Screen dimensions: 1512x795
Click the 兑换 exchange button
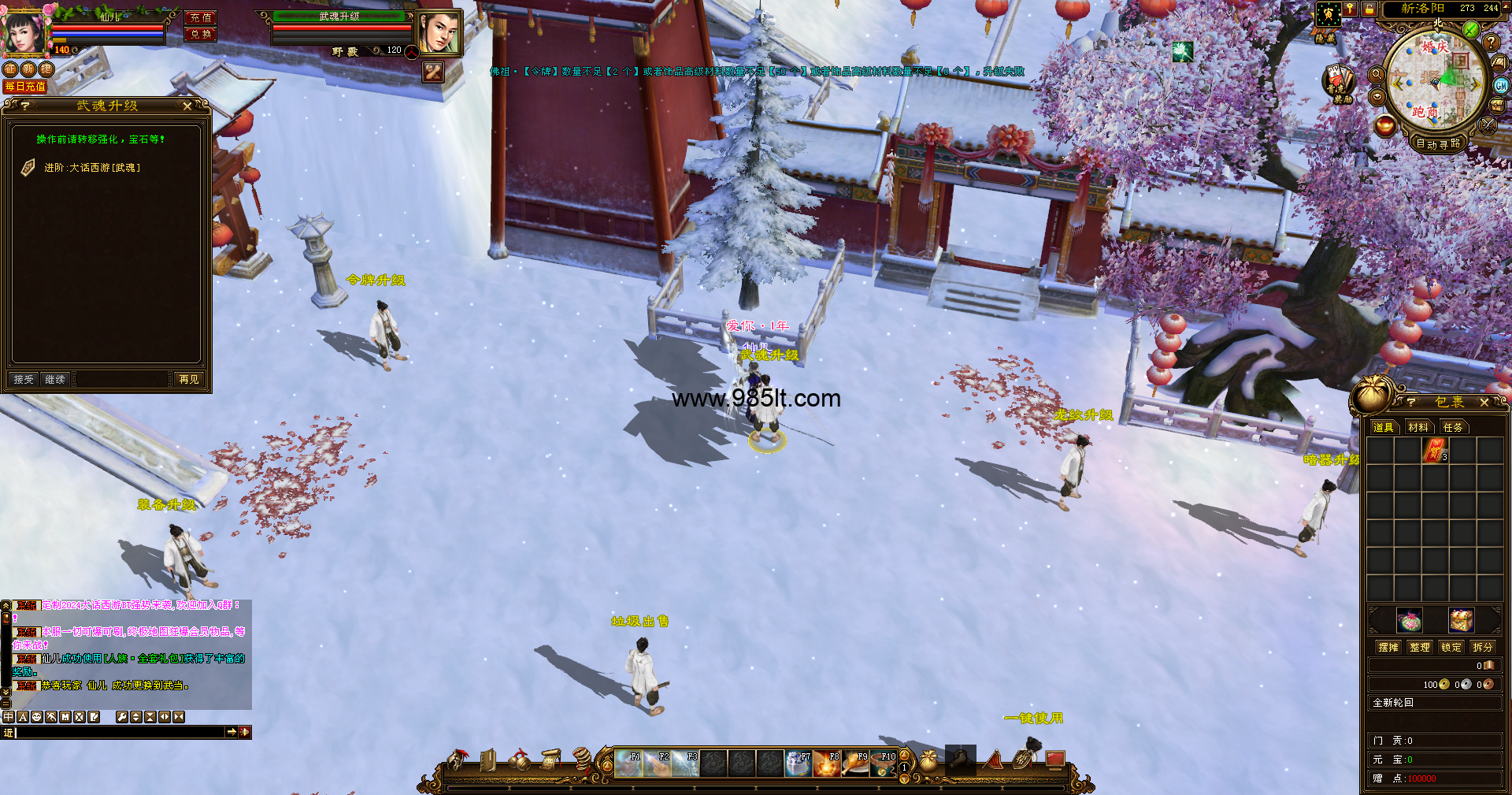click(x=201, y=34)
